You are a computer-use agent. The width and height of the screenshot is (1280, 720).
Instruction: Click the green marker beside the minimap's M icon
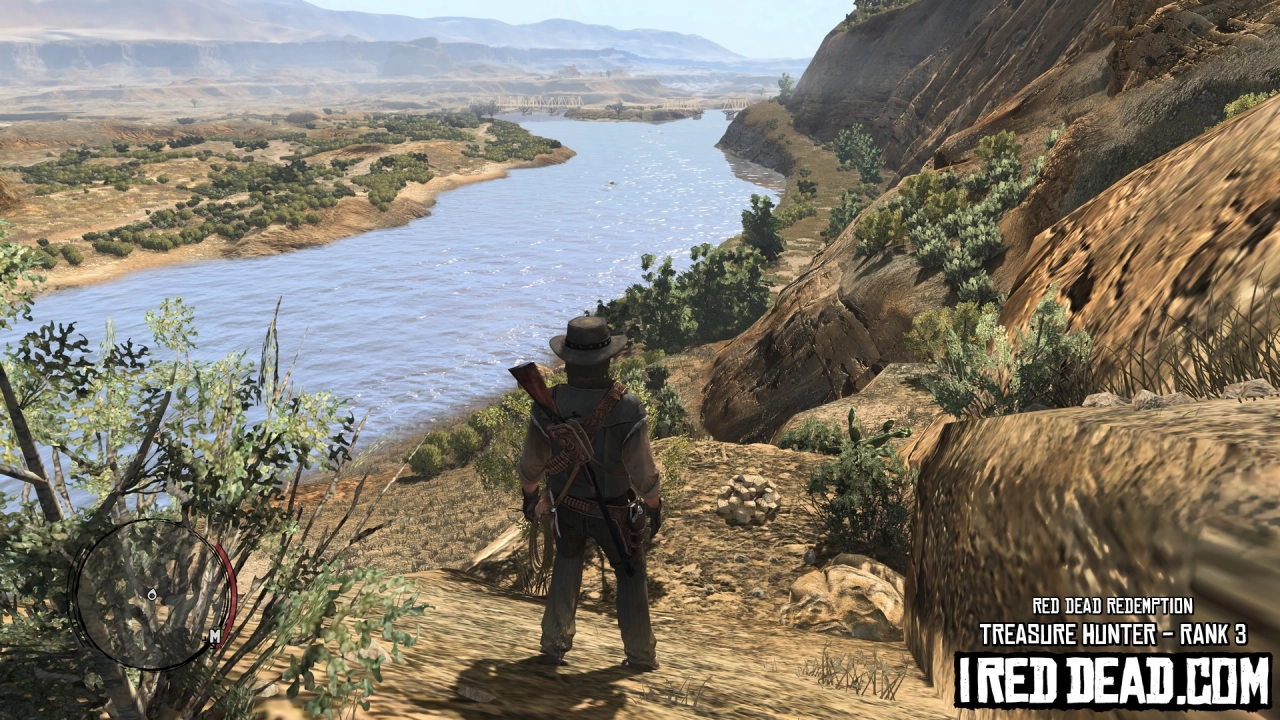pos(221,631)
